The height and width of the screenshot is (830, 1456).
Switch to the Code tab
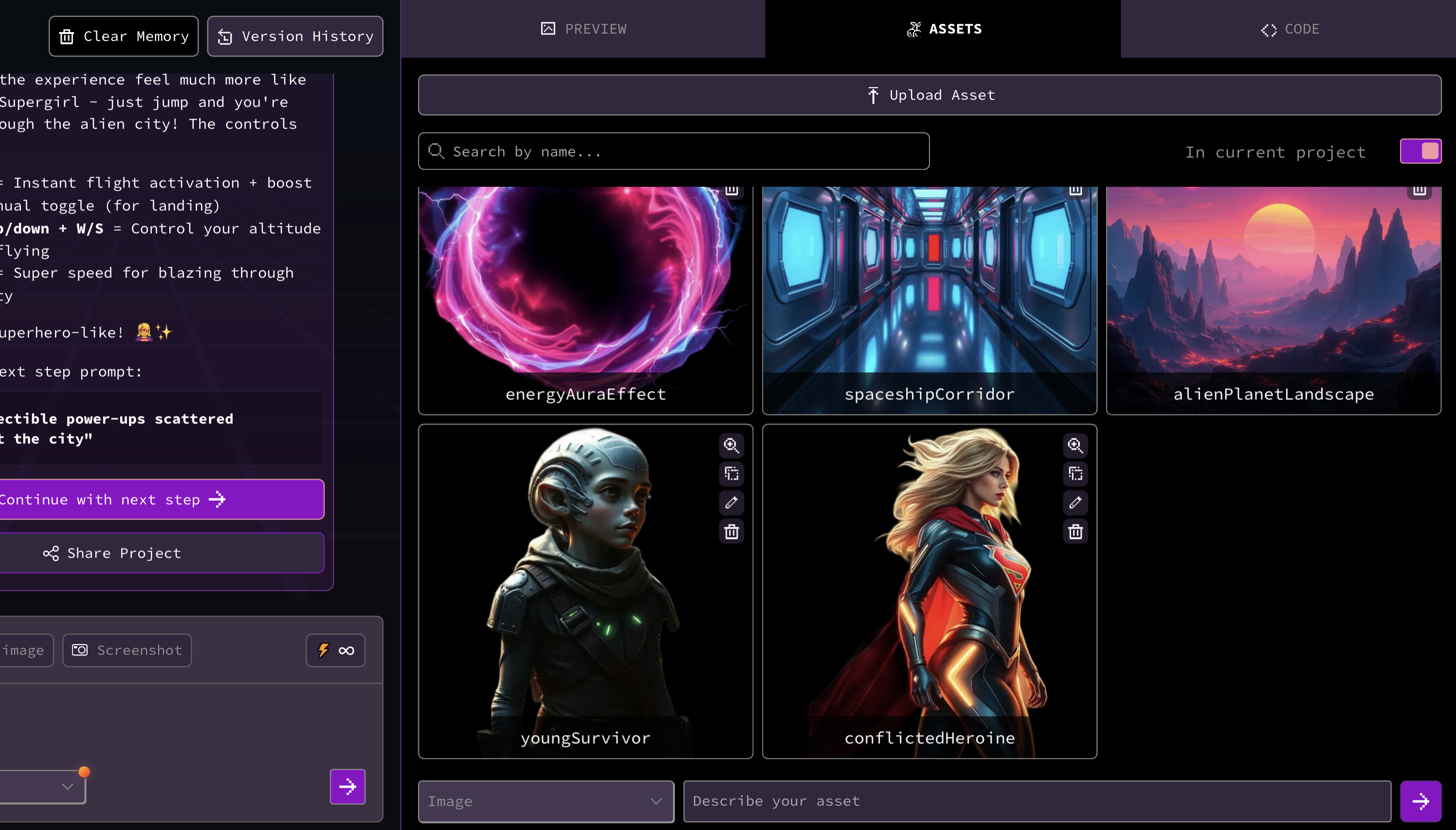tap(1290, 29)
